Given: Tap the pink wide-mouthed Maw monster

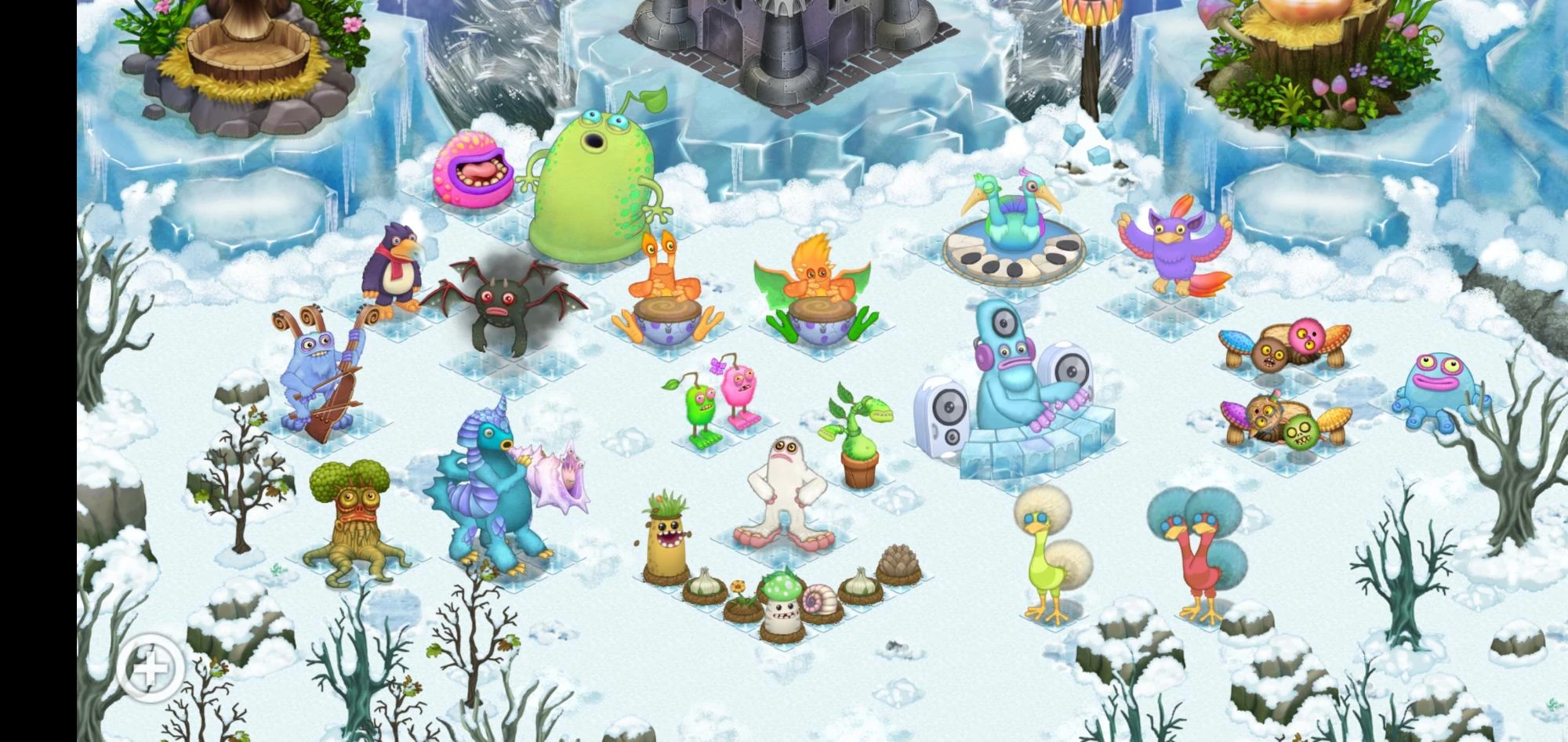Looking at the screenshot, I should click(x=474, y=168).
